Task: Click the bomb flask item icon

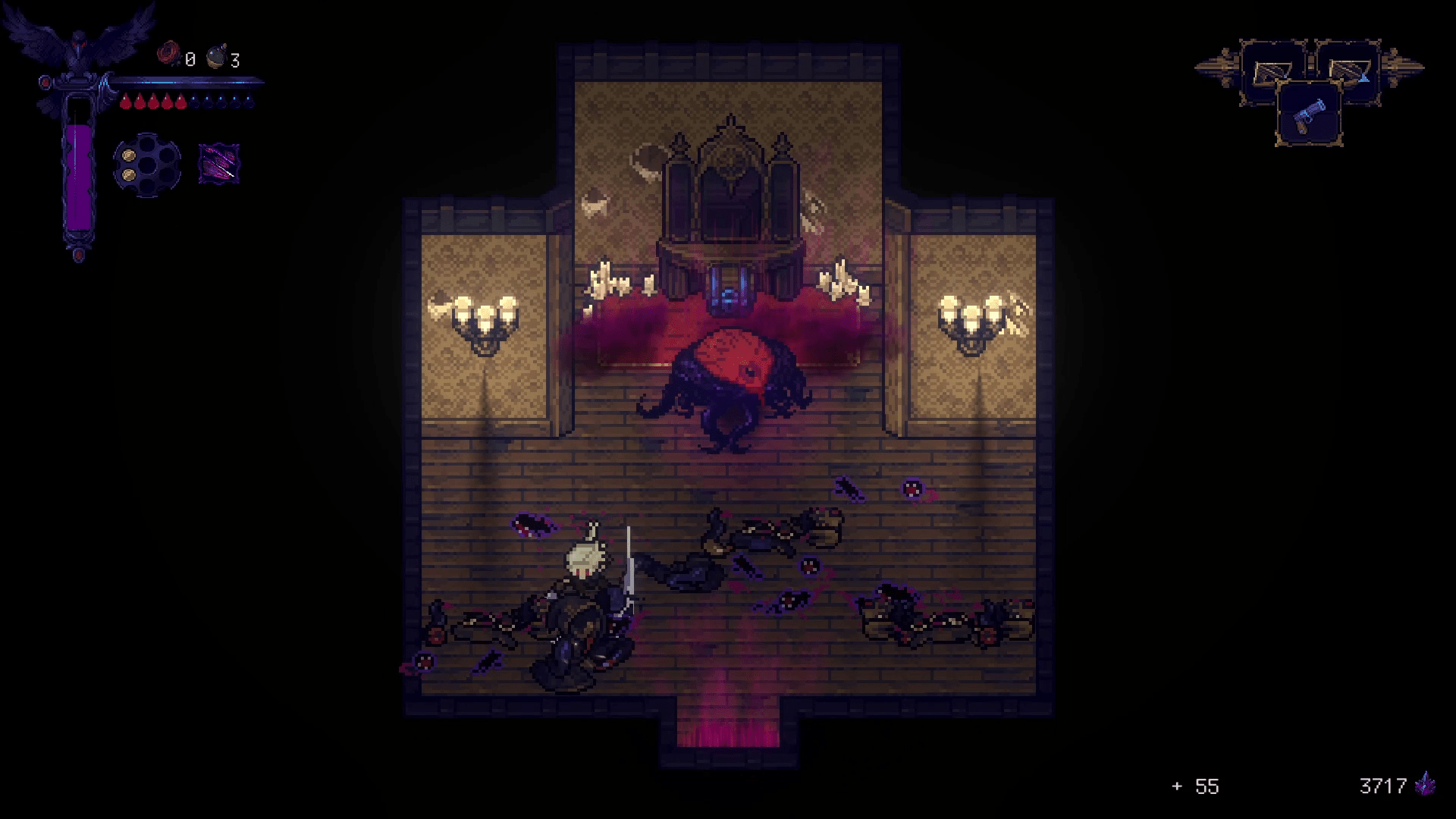Action: [x=216, y=56]
